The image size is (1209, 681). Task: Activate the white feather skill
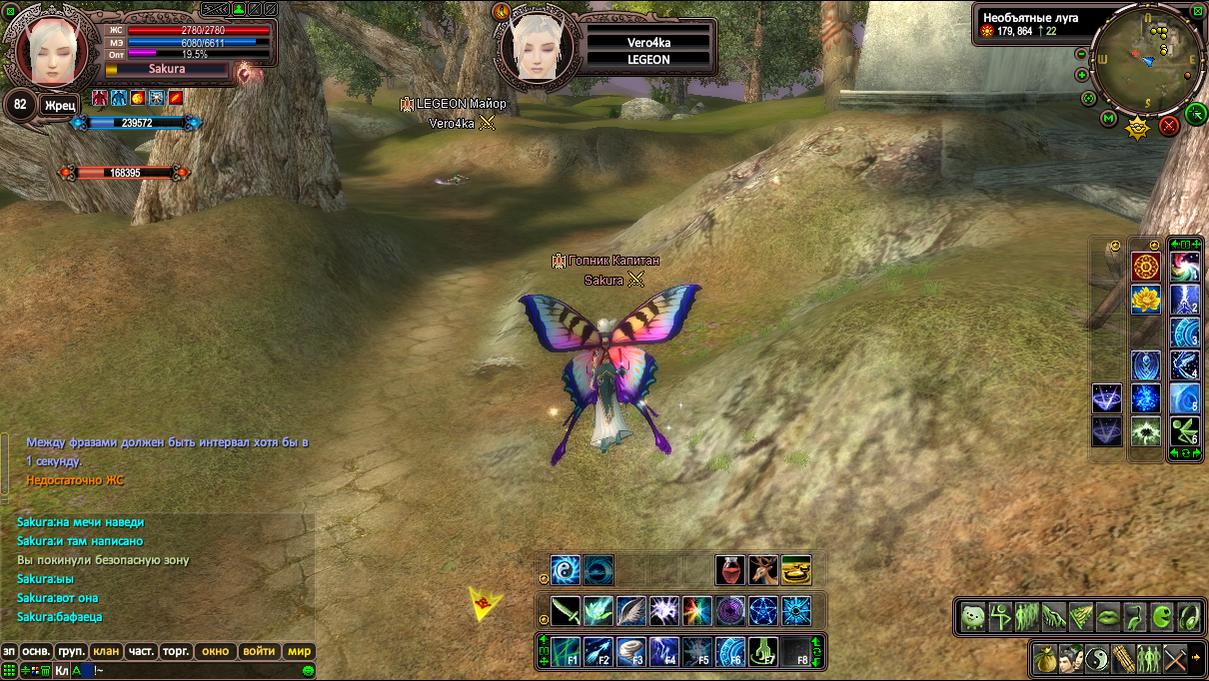click(x=632, y=610)
